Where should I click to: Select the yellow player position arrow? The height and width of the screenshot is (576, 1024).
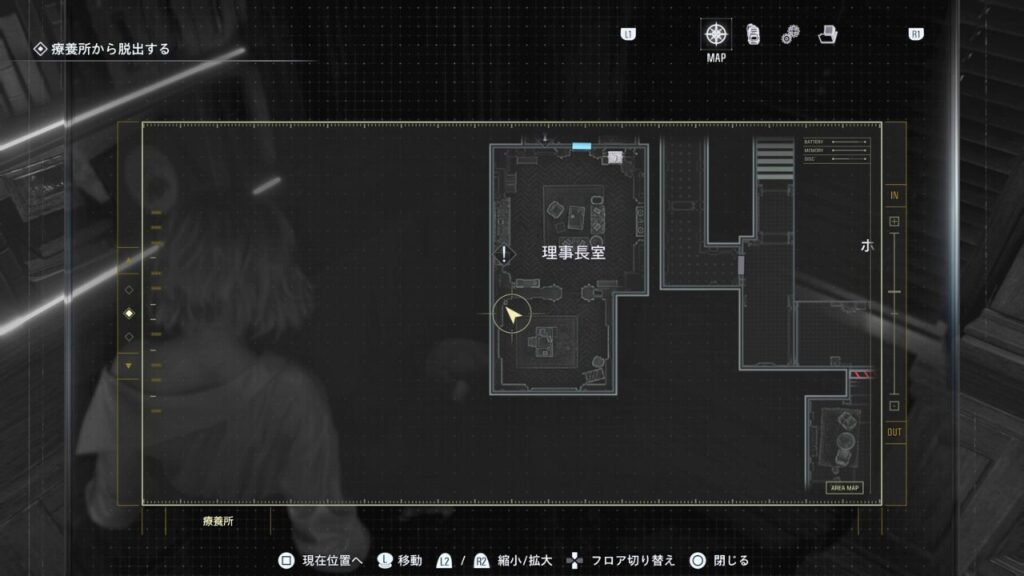(x=513, y=316)
